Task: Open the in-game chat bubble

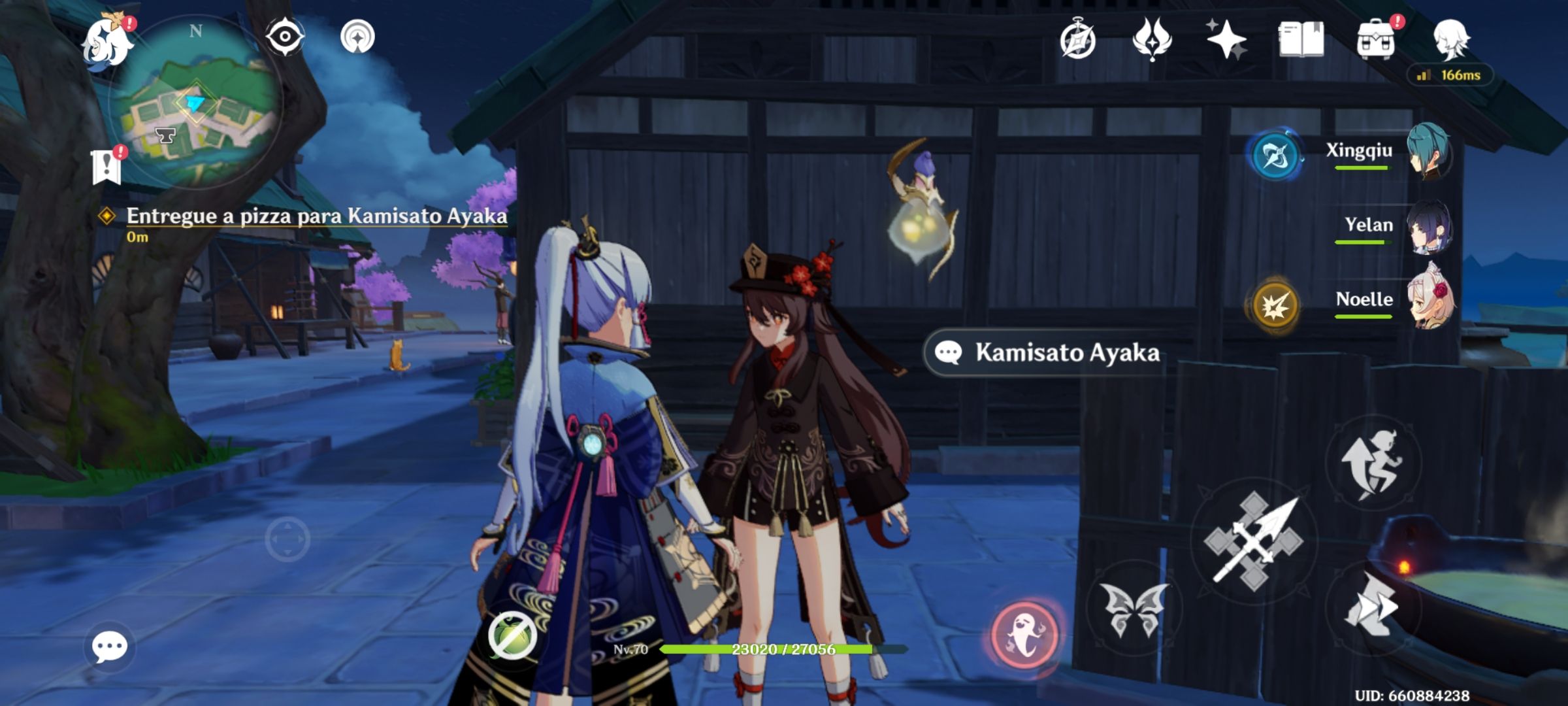Action: coord(108,647)
